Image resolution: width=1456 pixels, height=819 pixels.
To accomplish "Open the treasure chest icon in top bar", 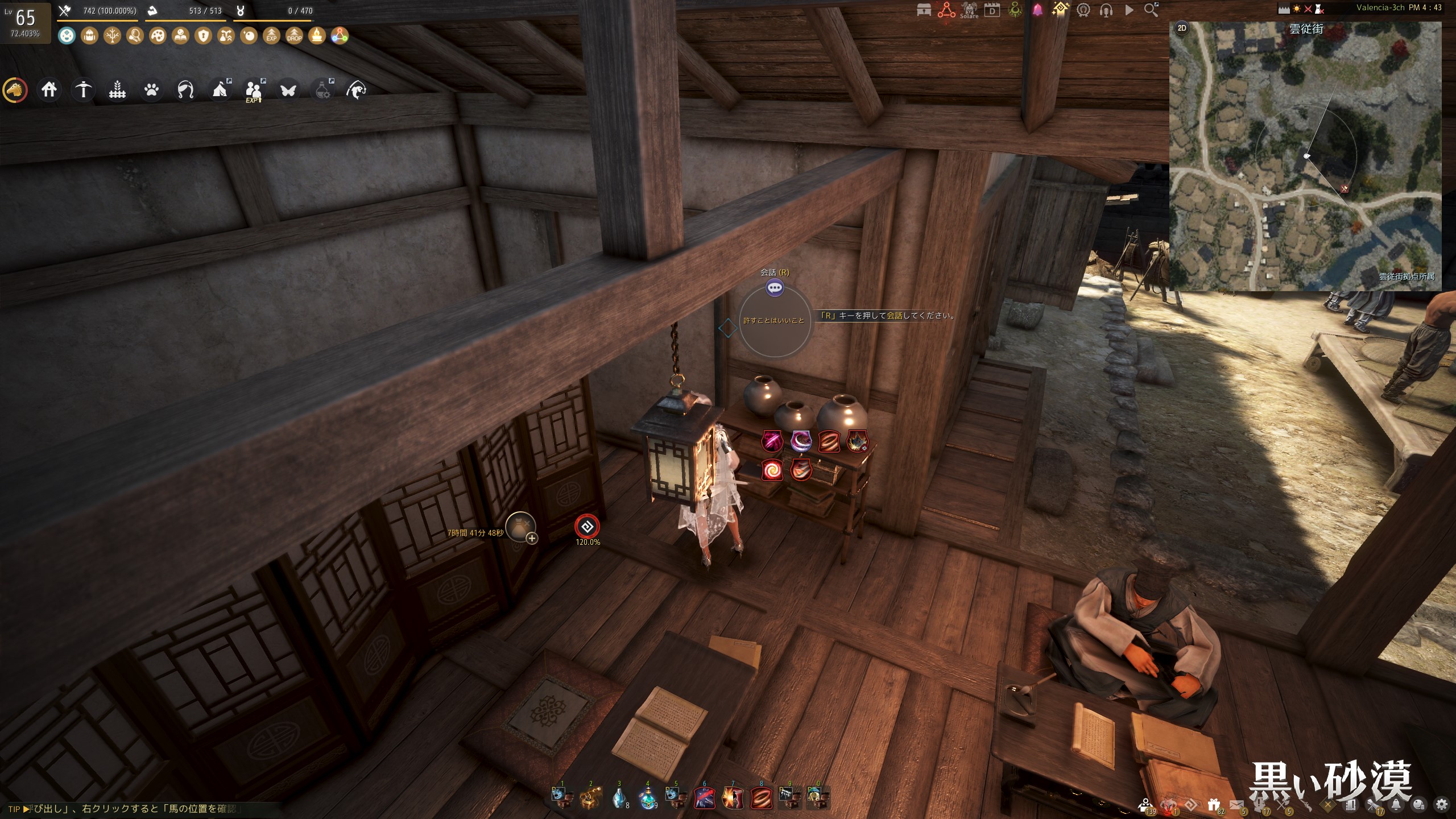I will coord(924,10).
